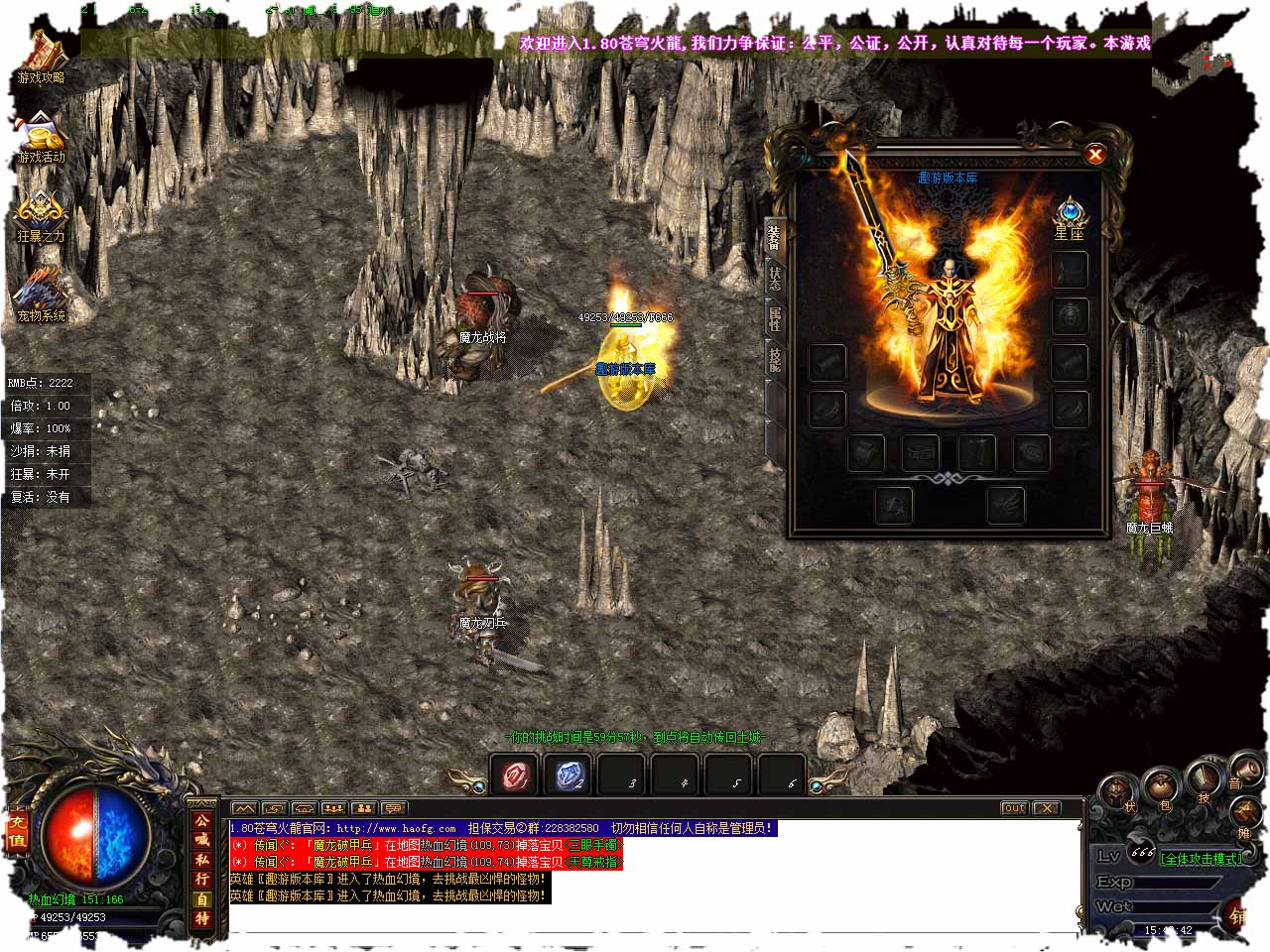Toggle the 全体攻击模式 attack mode
Screen dimensions: 1270x952
[1202, 859]
